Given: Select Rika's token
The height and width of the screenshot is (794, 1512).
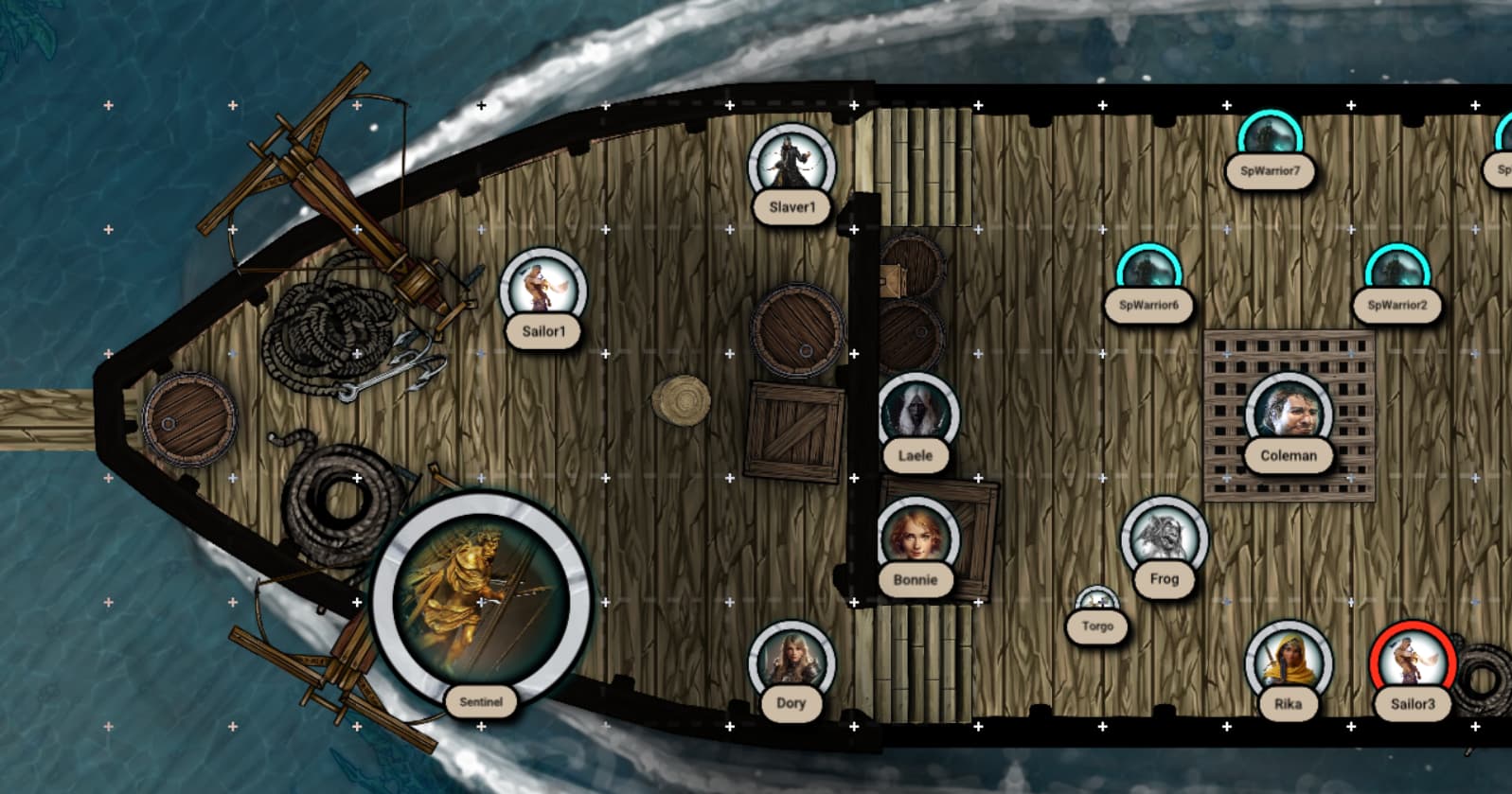Looking at the screenshot, I should tap(1288, 662).
